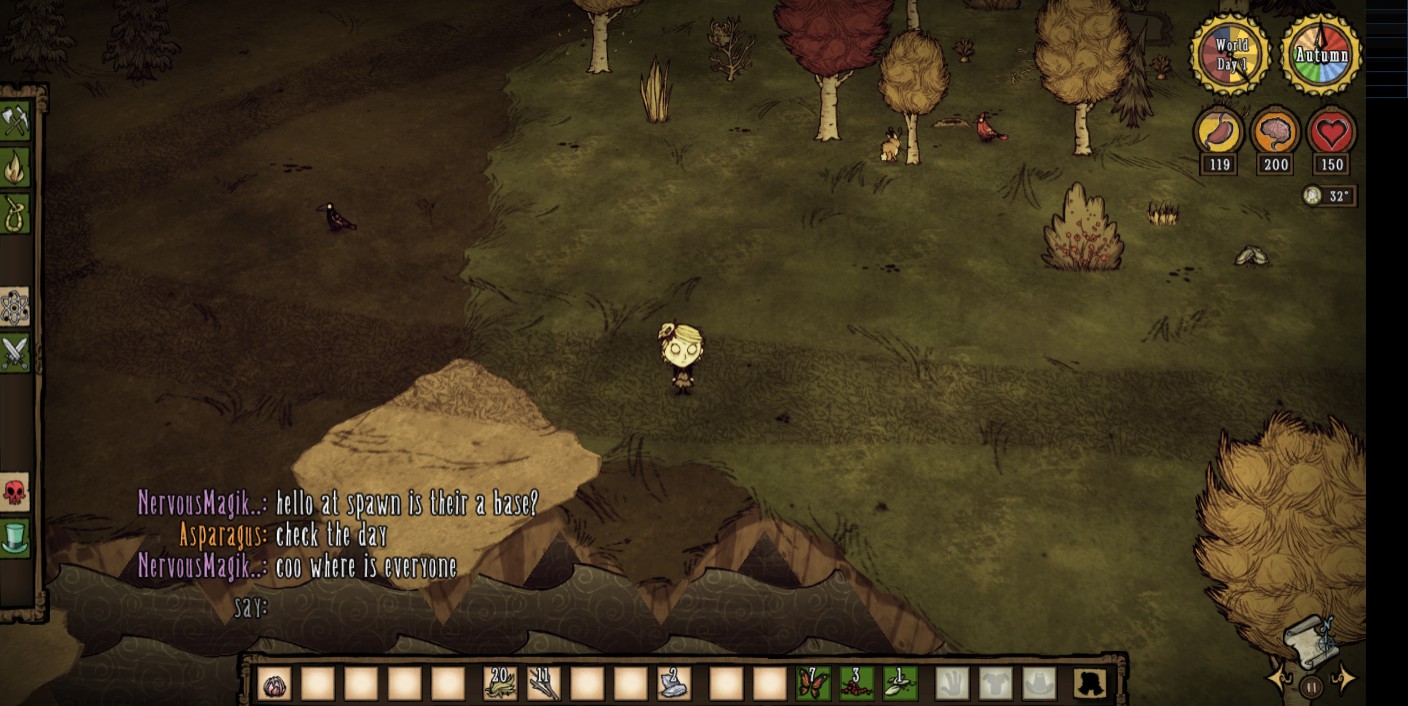Screen dimensions: 1408x706
Task: Open the Tools crafting tab
Action: 15,121
